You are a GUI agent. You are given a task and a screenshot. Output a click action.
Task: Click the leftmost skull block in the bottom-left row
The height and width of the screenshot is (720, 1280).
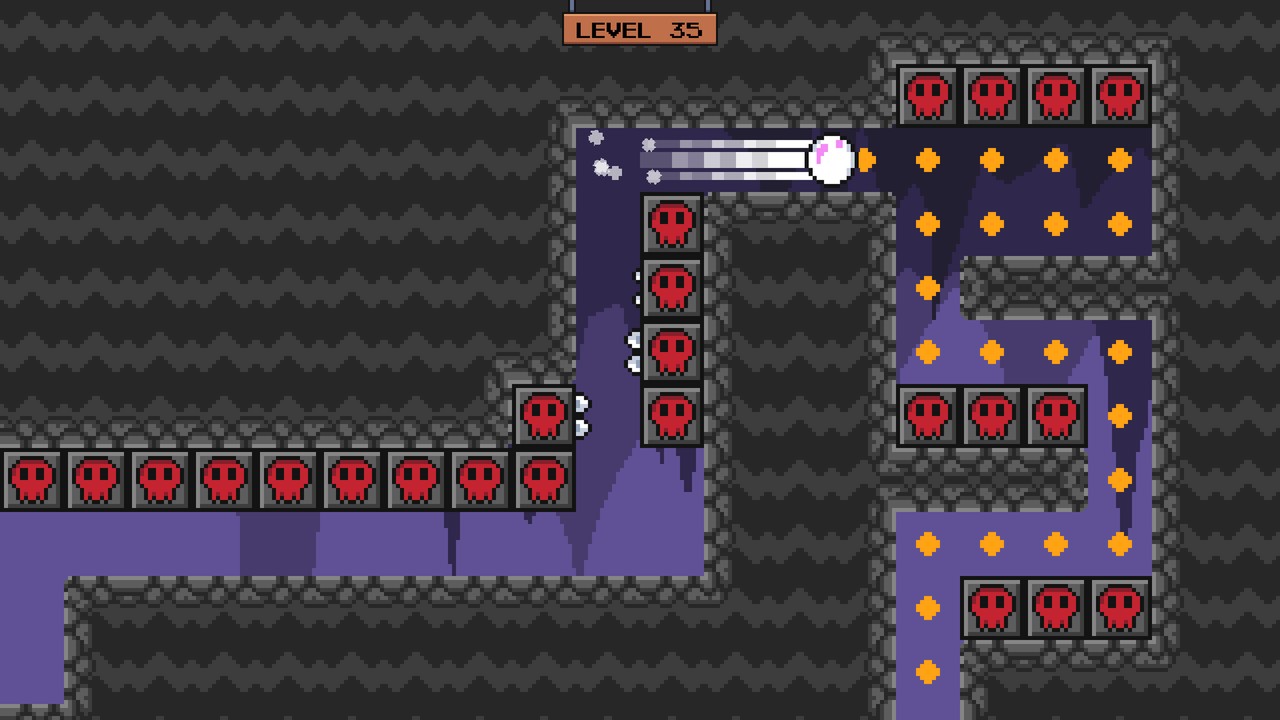tap(31, 478)
